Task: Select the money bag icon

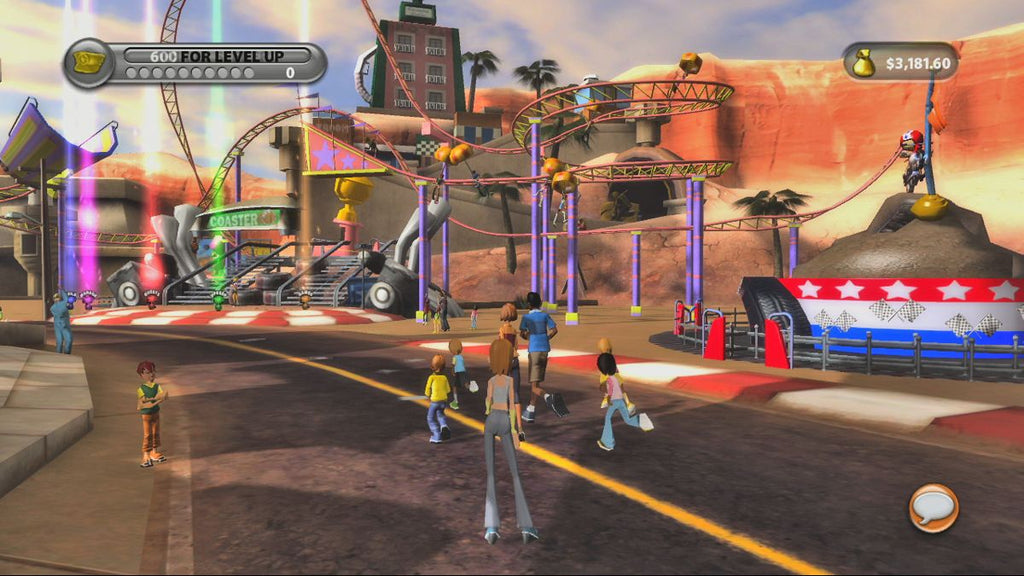Action: pos(864,64)
